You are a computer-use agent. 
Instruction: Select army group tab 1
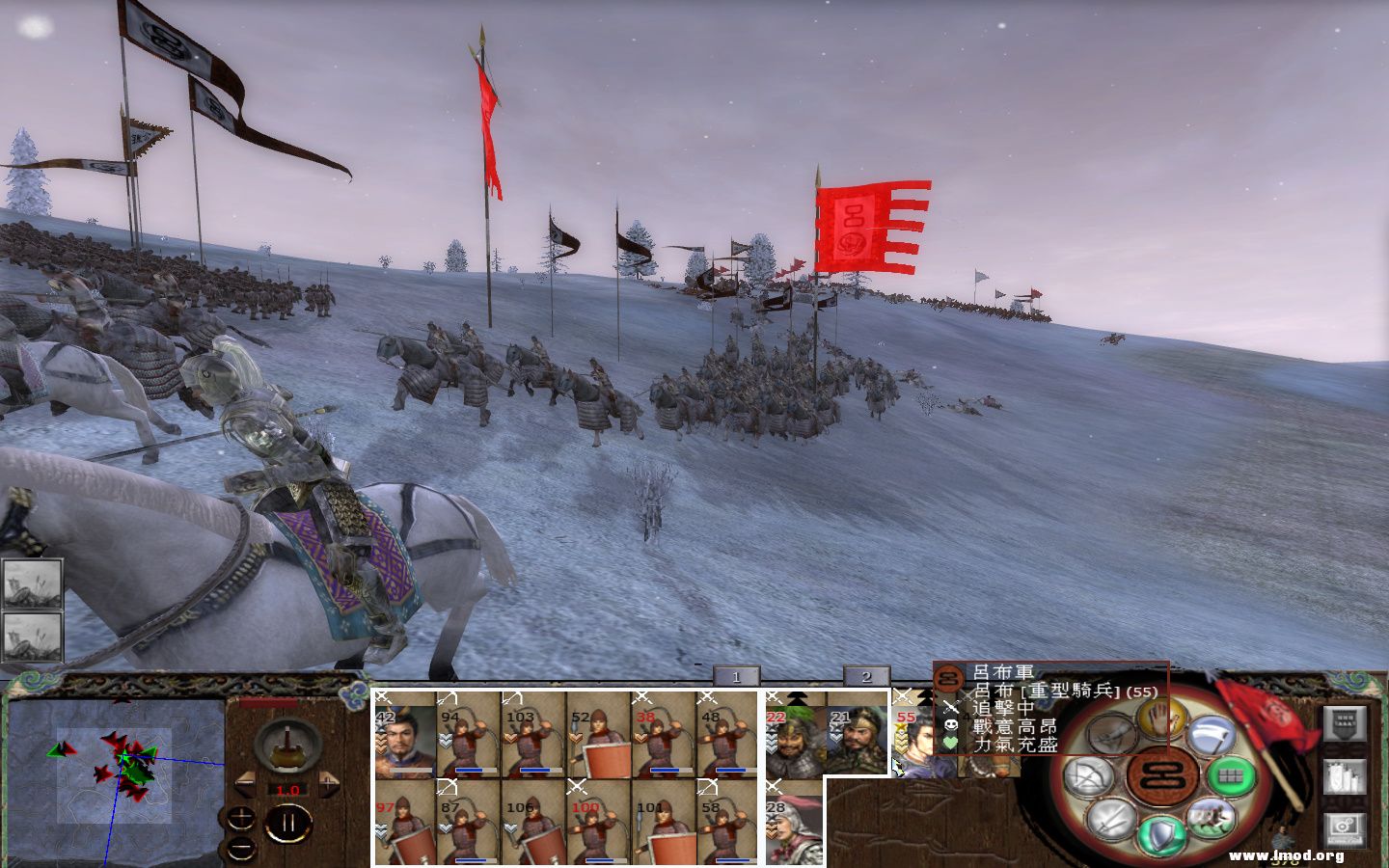(736, 677)
